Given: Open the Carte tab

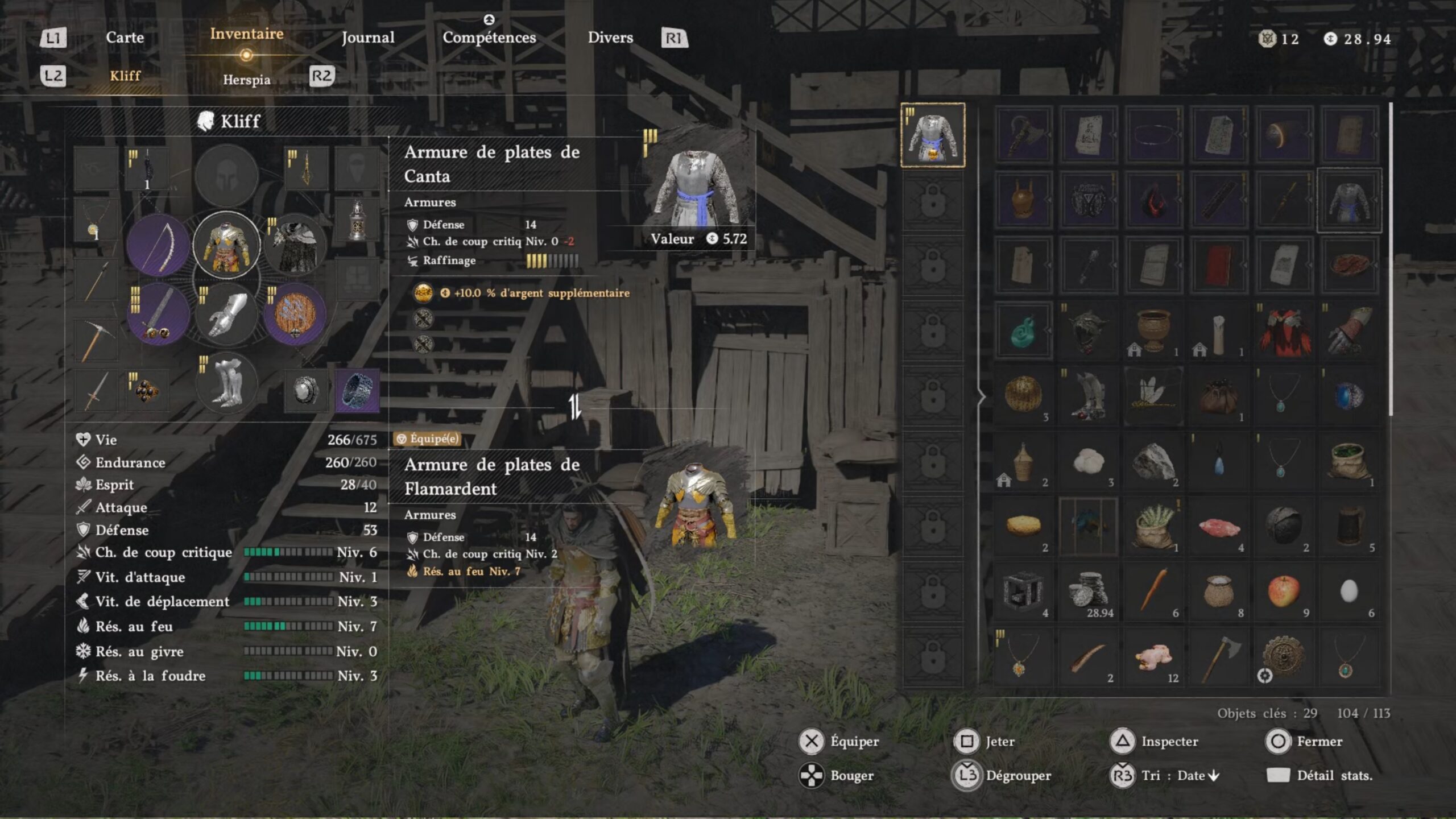Looking at the screenshot, I should pos(125,38).
